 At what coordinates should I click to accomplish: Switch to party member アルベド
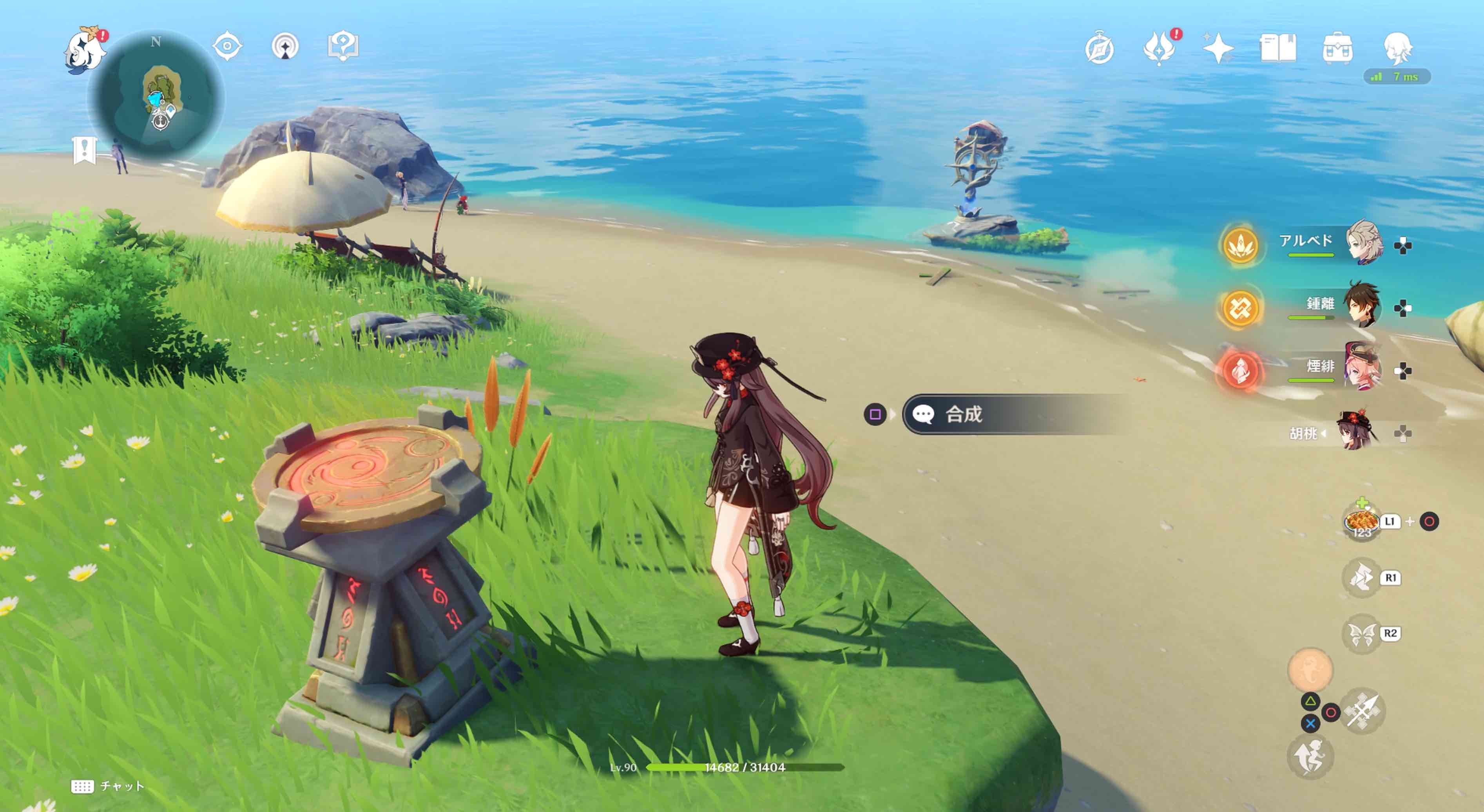(1363, 242)
